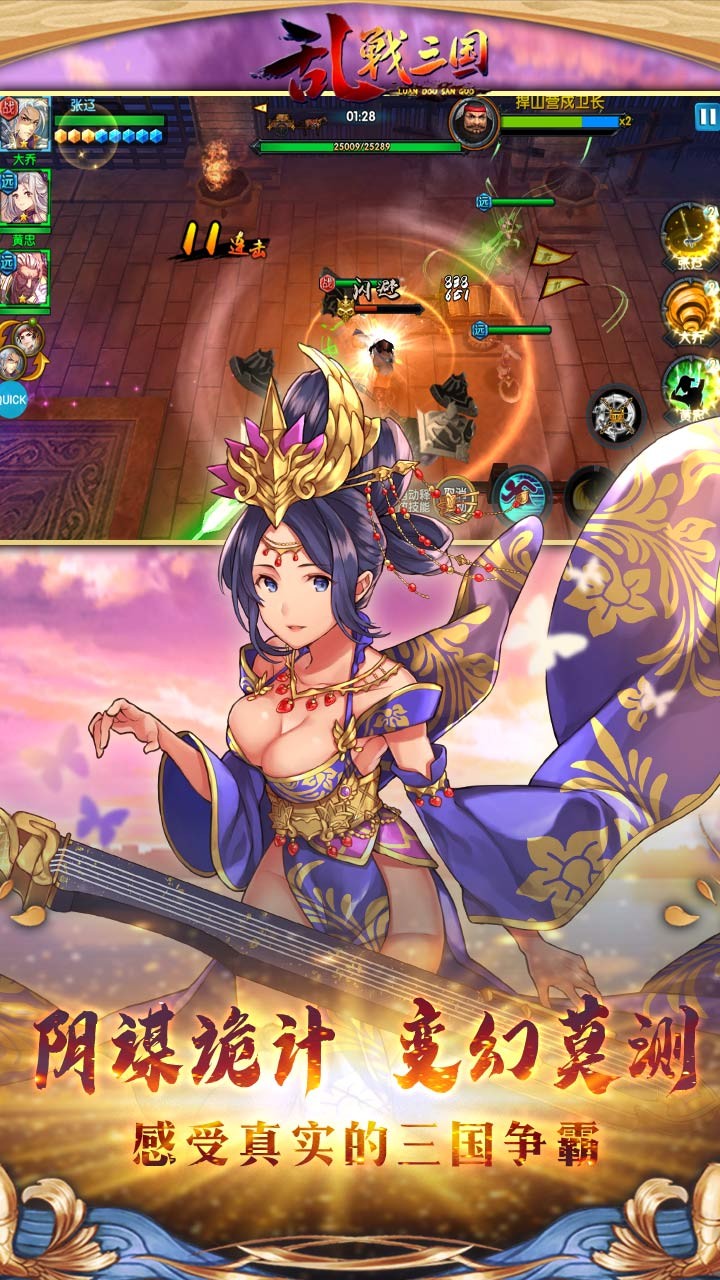Tap the blue QUICK button
Image resolution: width=720 pixels, height=1280 pixels.
[12, 399]
